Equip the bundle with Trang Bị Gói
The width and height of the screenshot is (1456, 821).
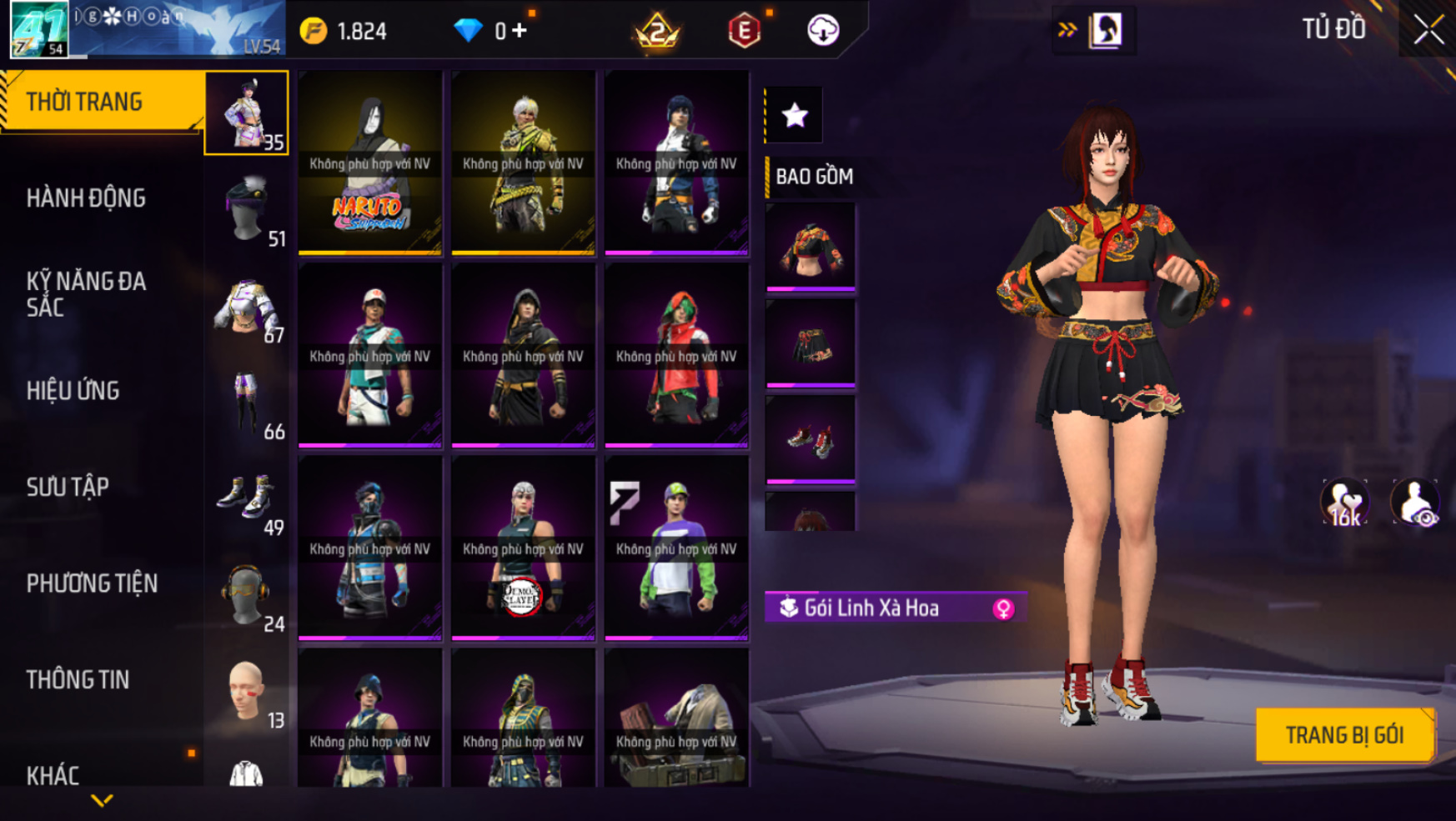click(x=1344, y=735)
